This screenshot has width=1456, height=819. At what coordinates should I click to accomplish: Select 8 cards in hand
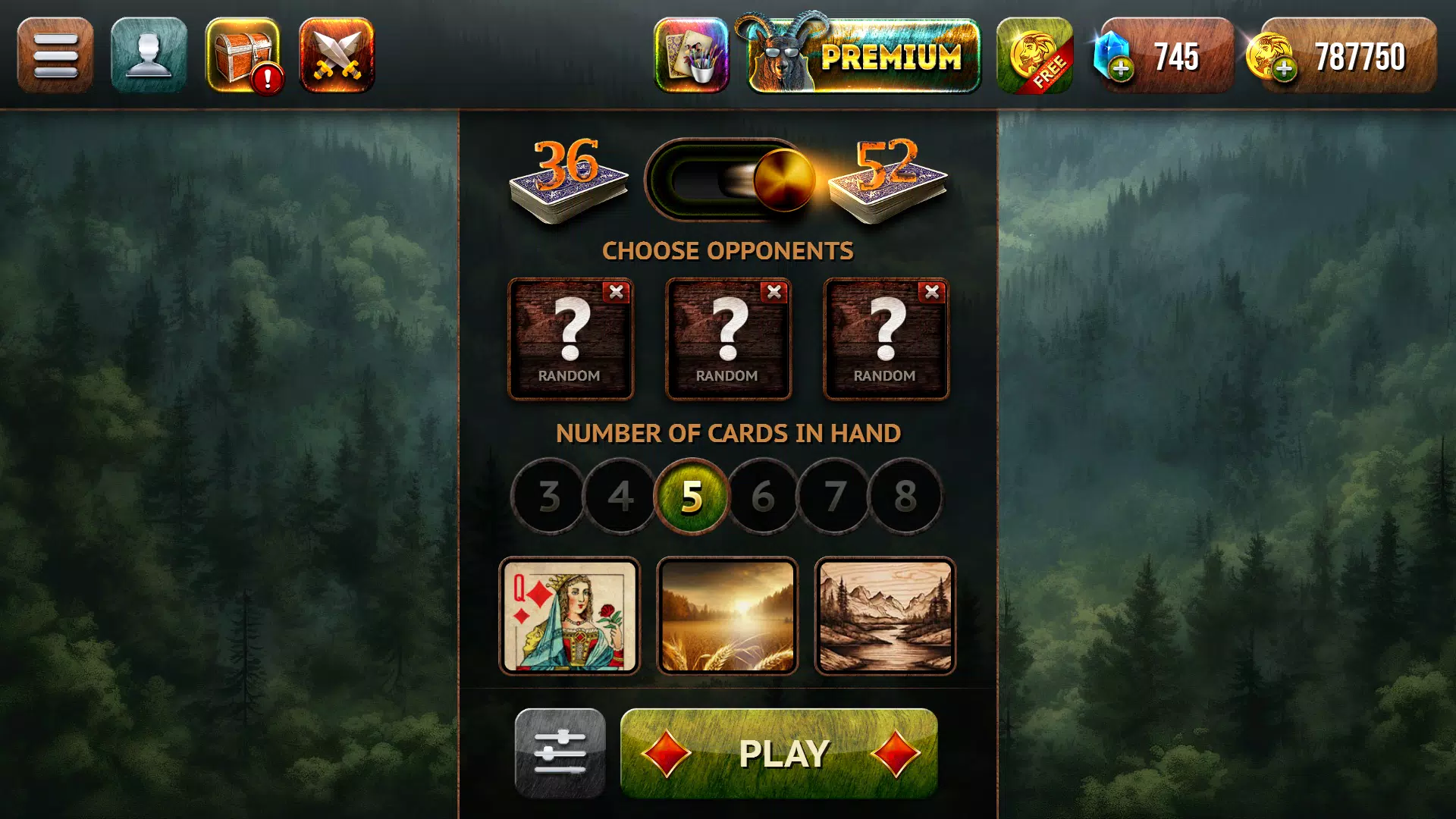(x=905, y=496)
